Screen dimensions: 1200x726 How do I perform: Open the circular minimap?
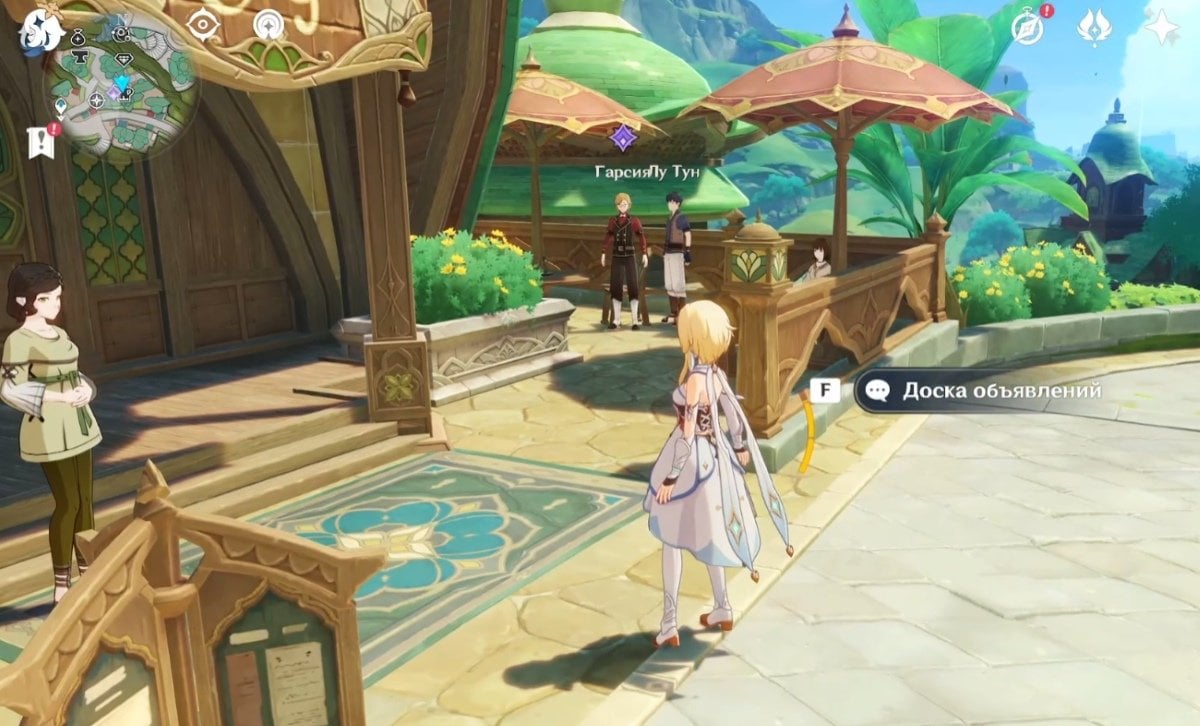(120, 88)
